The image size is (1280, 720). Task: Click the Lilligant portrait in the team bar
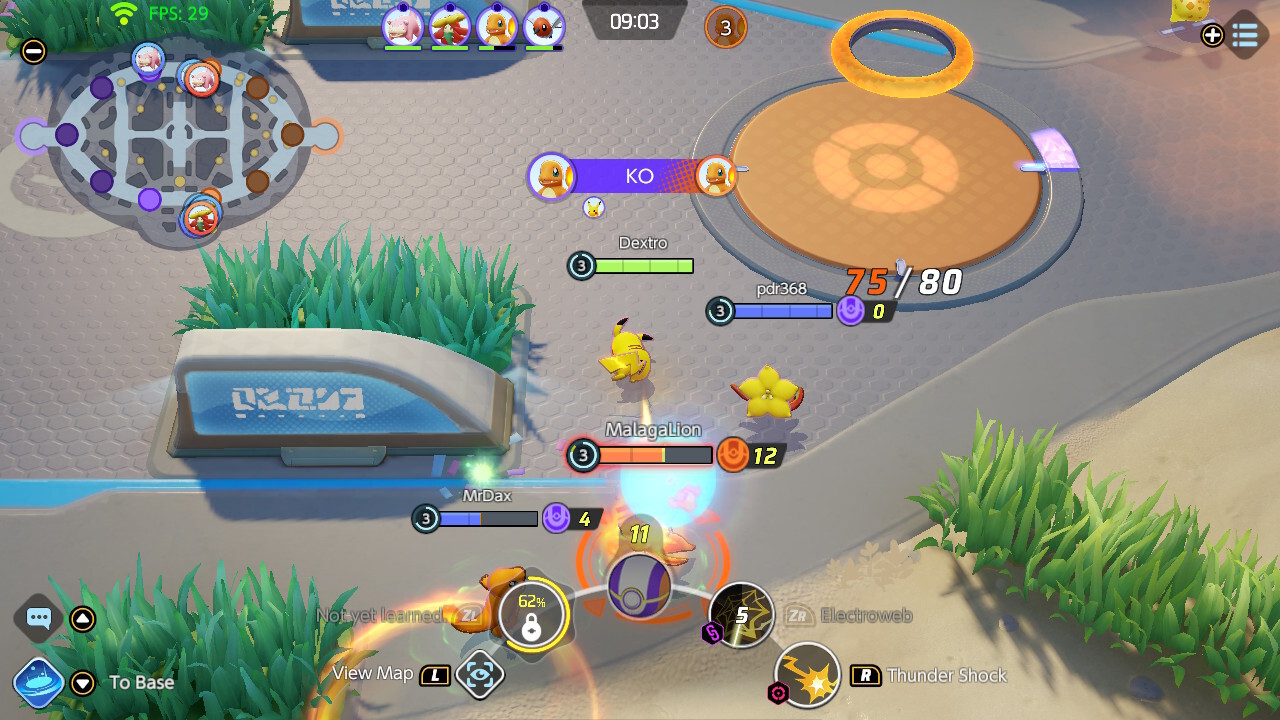(x=449, y=27)
